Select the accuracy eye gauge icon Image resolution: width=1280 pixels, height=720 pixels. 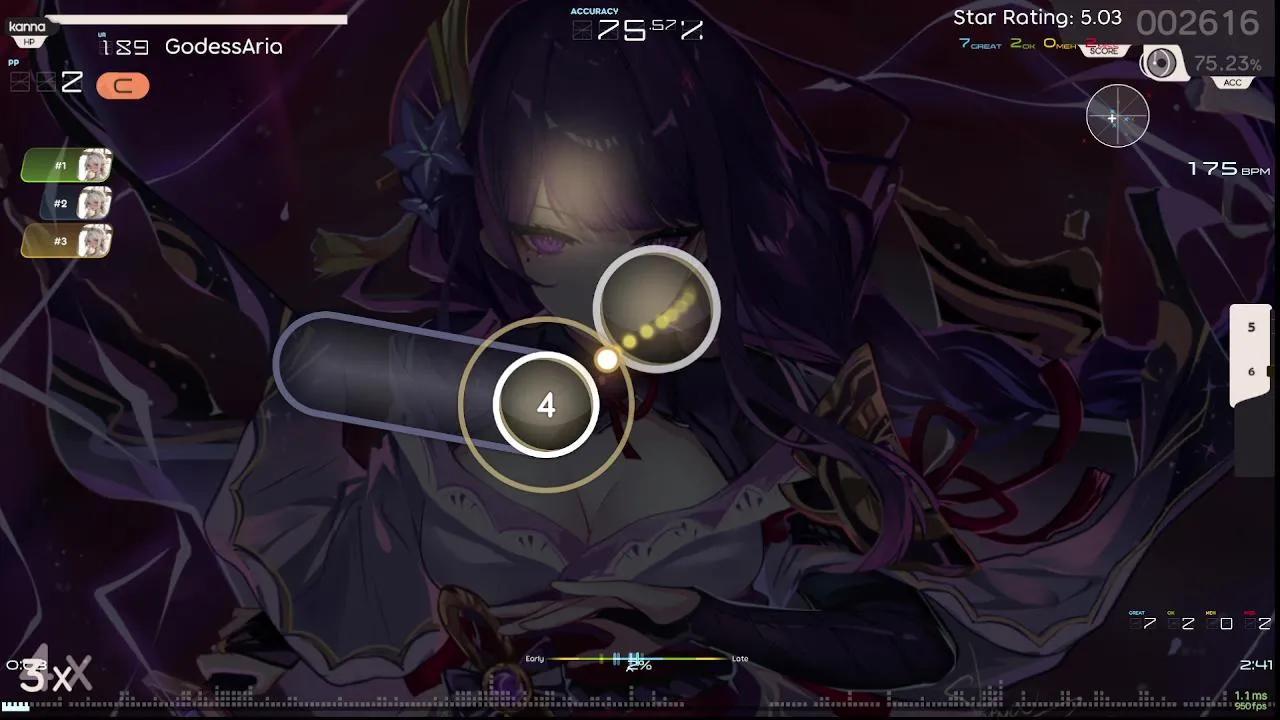tap(1160, 63)
